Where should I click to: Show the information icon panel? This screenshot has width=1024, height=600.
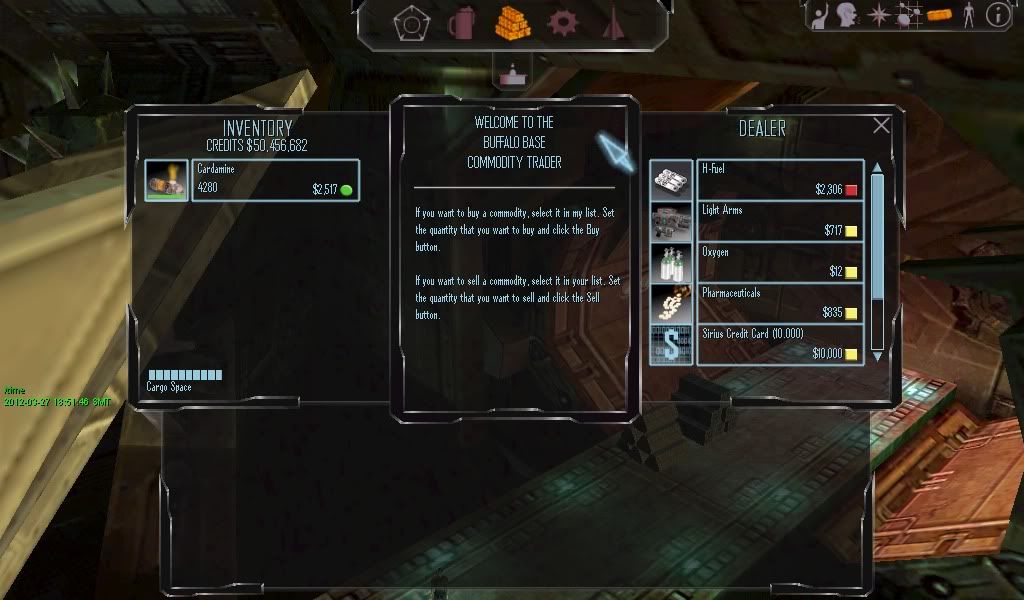click(997, 14)
